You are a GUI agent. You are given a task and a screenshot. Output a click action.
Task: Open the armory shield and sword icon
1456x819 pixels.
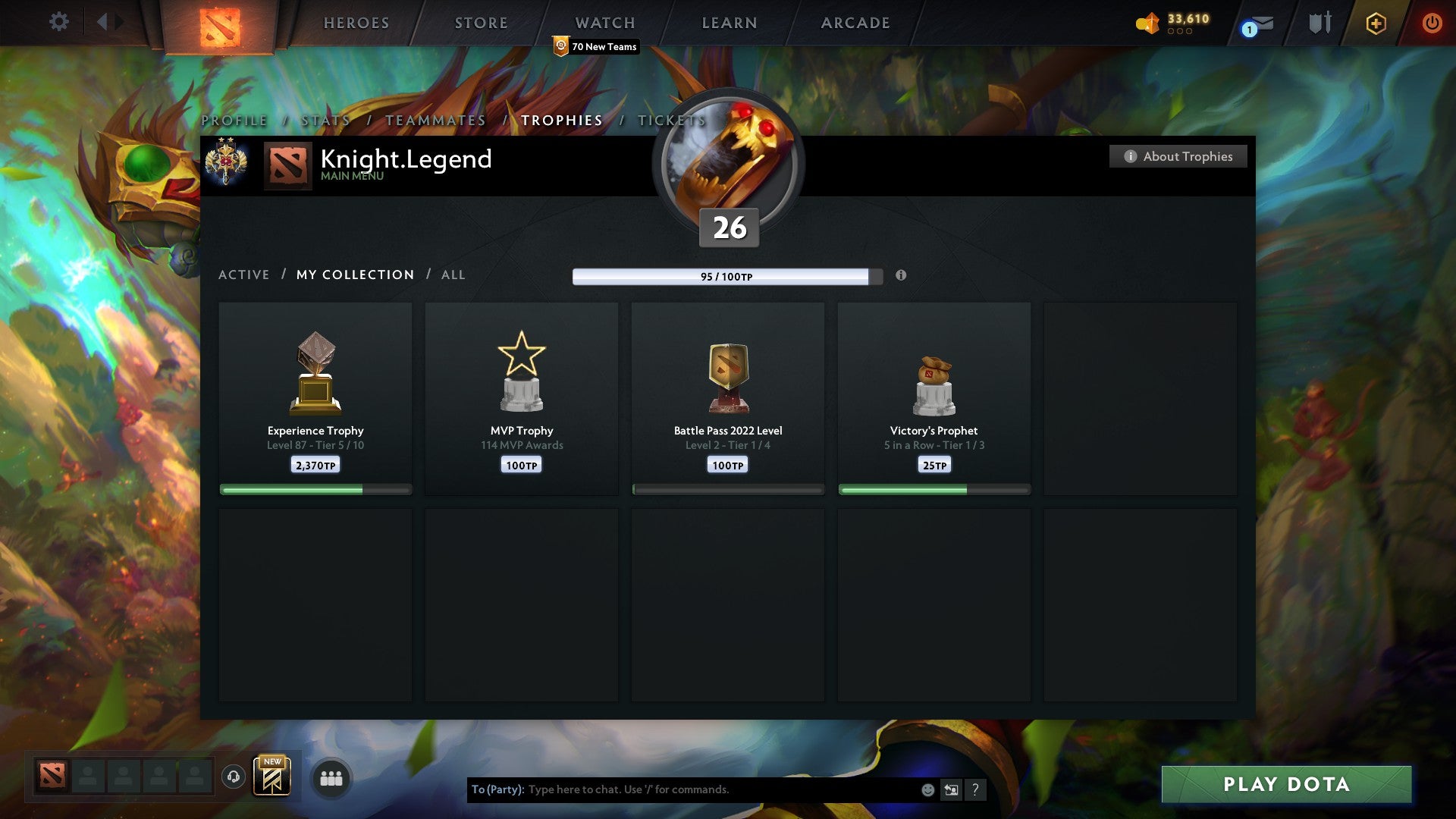click(1319, 23)
